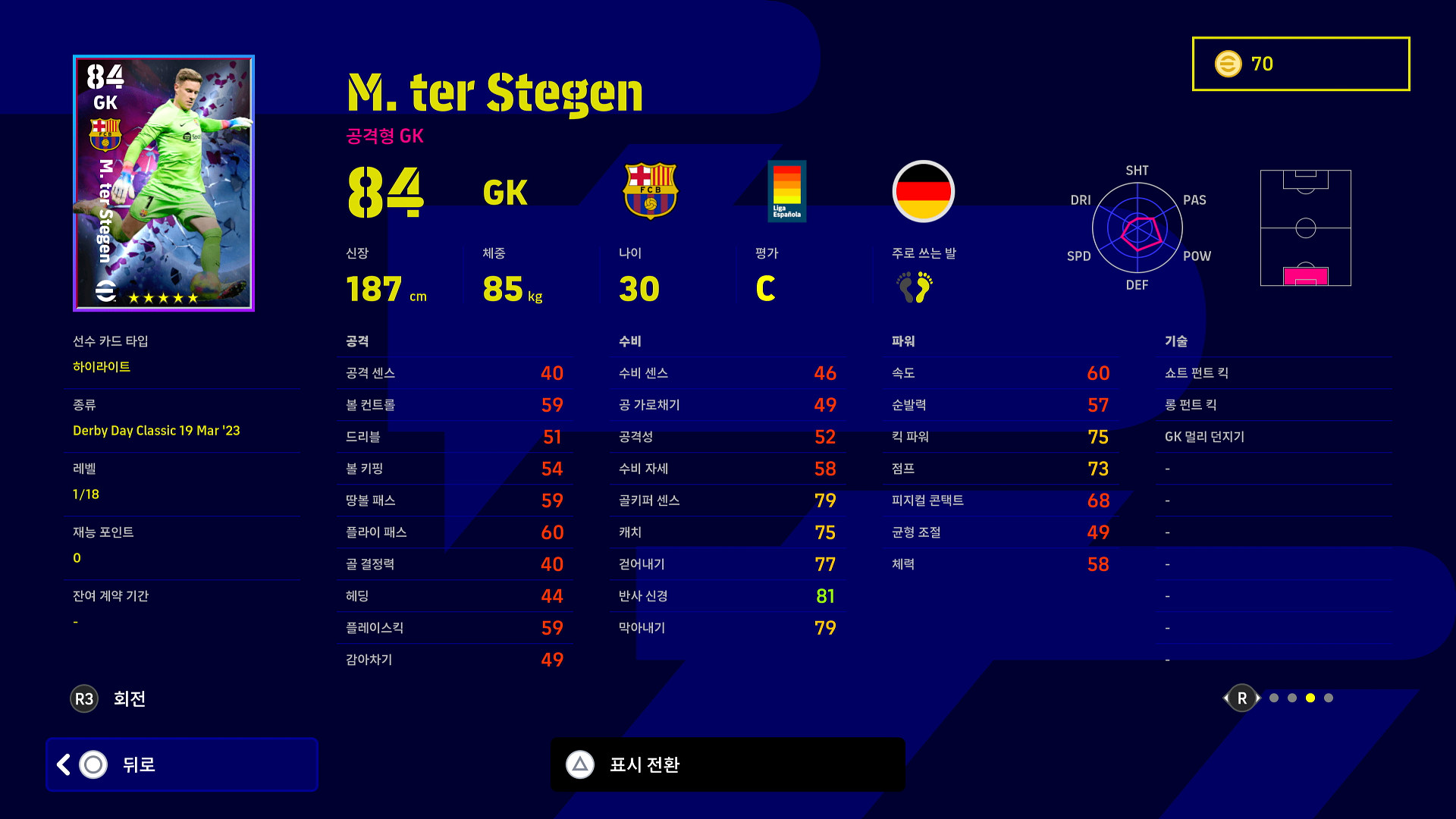Image resolution: width=1456 pixels, height=819 pixels.
Task: Select the 롱 펀트 킥 skill row
Action: [1274, 405]
